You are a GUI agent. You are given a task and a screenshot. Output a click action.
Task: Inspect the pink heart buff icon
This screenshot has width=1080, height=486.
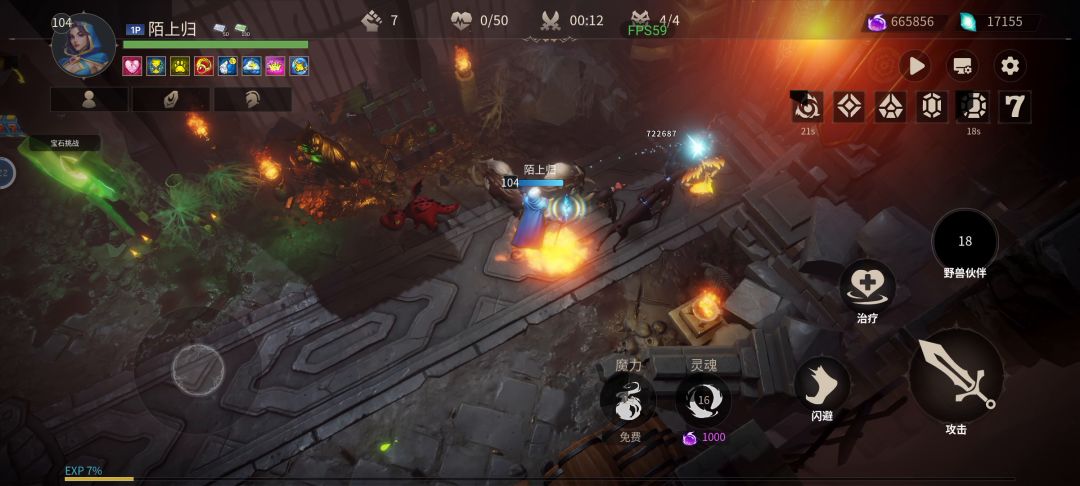click(132, 66)
